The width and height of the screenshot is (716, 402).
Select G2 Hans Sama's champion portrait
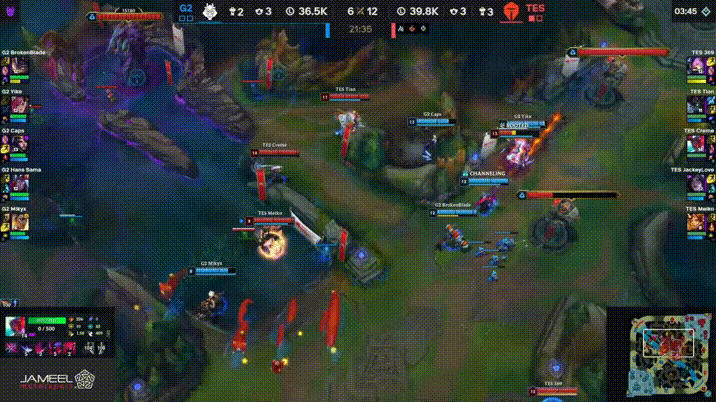tap(20, 184)
